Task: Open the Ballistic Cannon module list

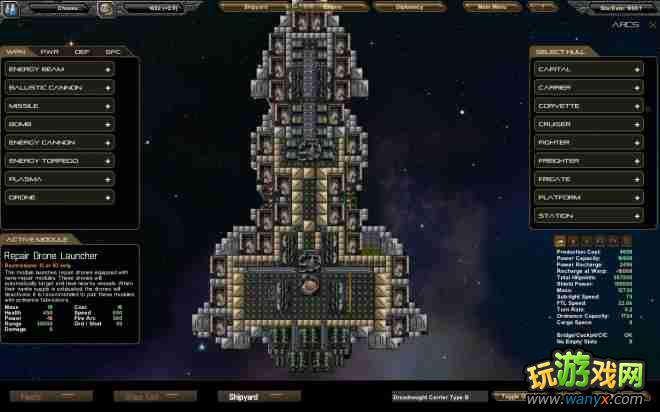Action: 58,87
